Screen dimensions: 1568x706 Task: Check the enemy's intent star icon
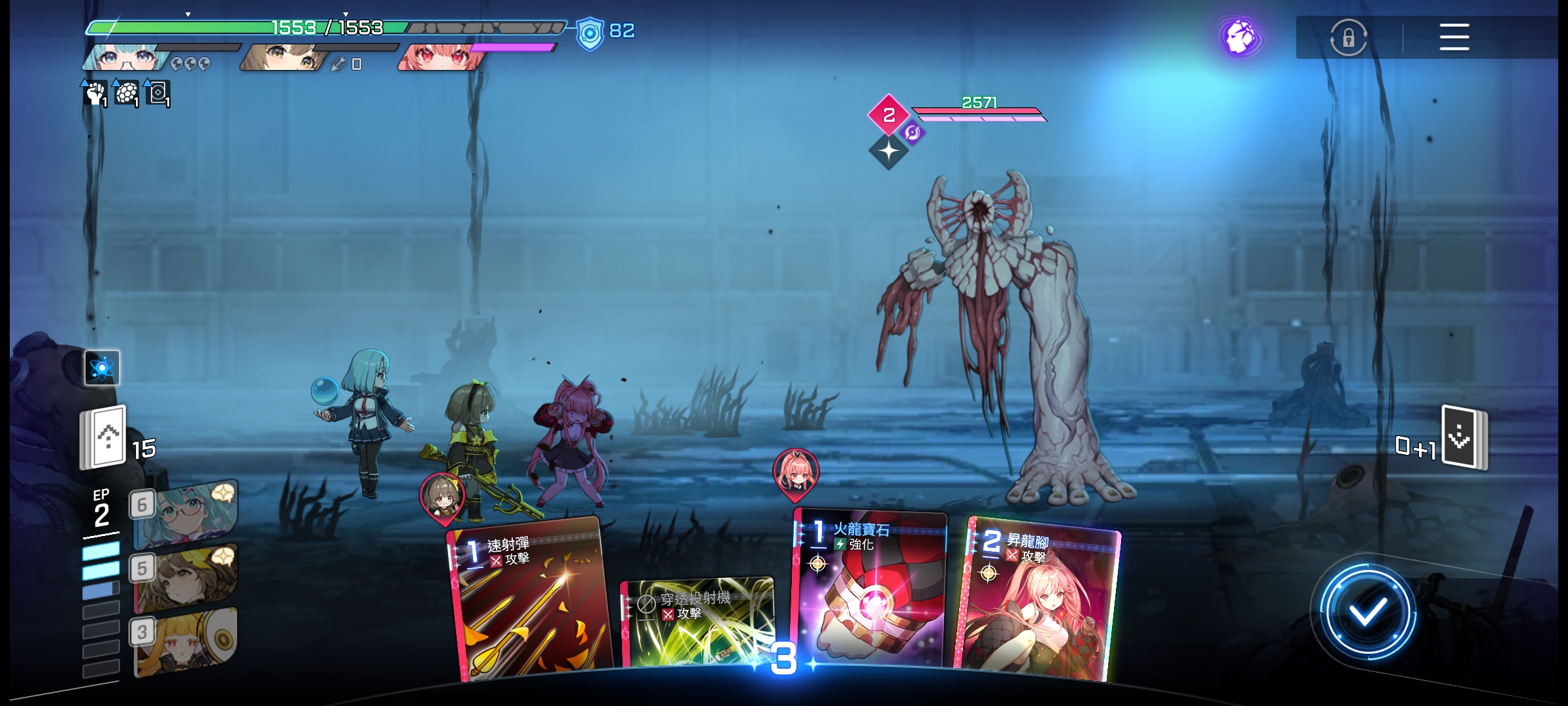pos(889,152)
